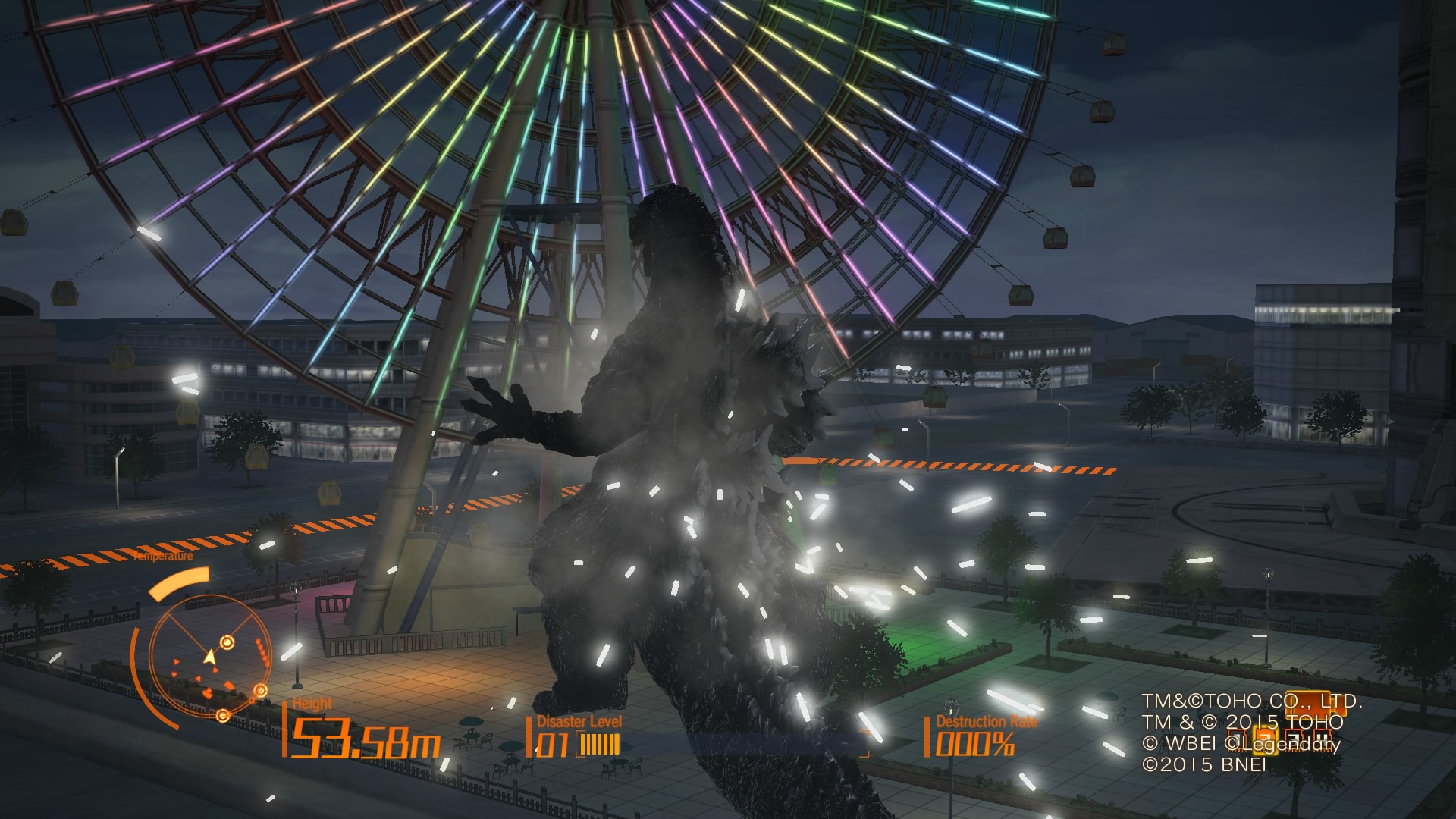Screen dimensions: 1456x819
Task: Select the Disaster Level HUD label
Action: pos(579,722)
